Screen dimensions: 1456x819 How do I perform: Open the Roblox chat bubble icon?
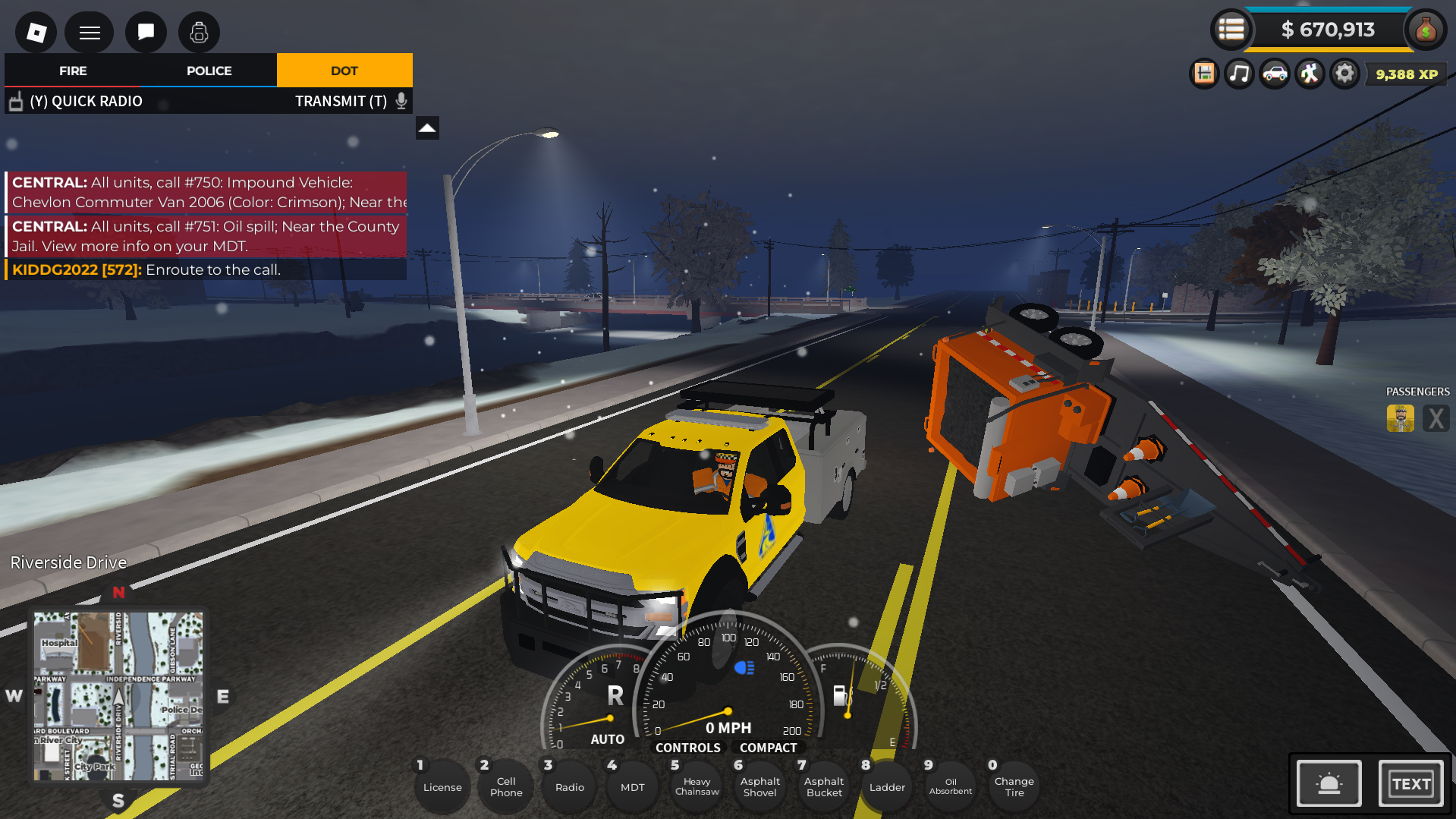146,32
